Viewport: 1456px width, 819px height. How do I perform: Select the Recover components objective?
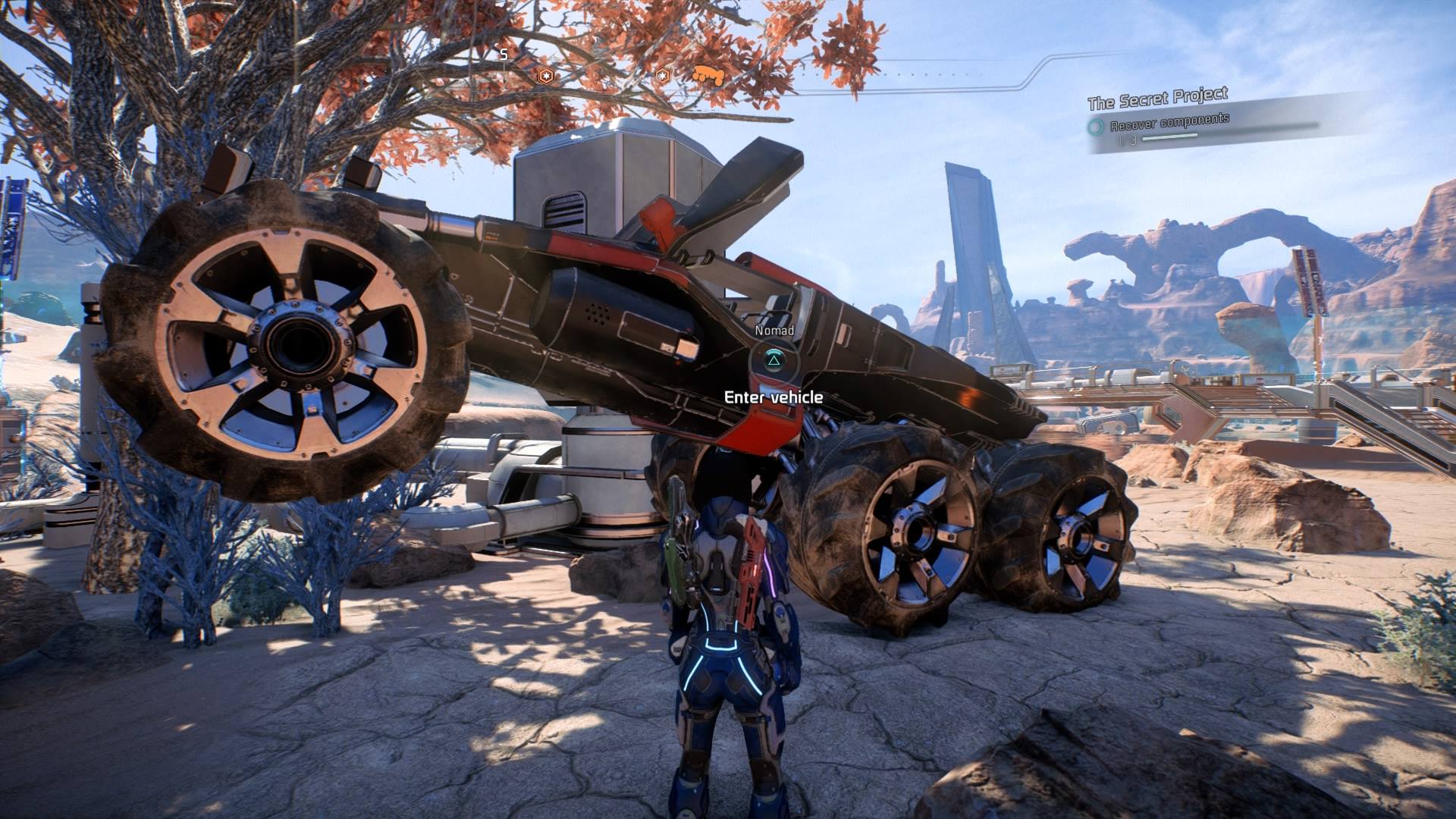(x=1169, y=122)
